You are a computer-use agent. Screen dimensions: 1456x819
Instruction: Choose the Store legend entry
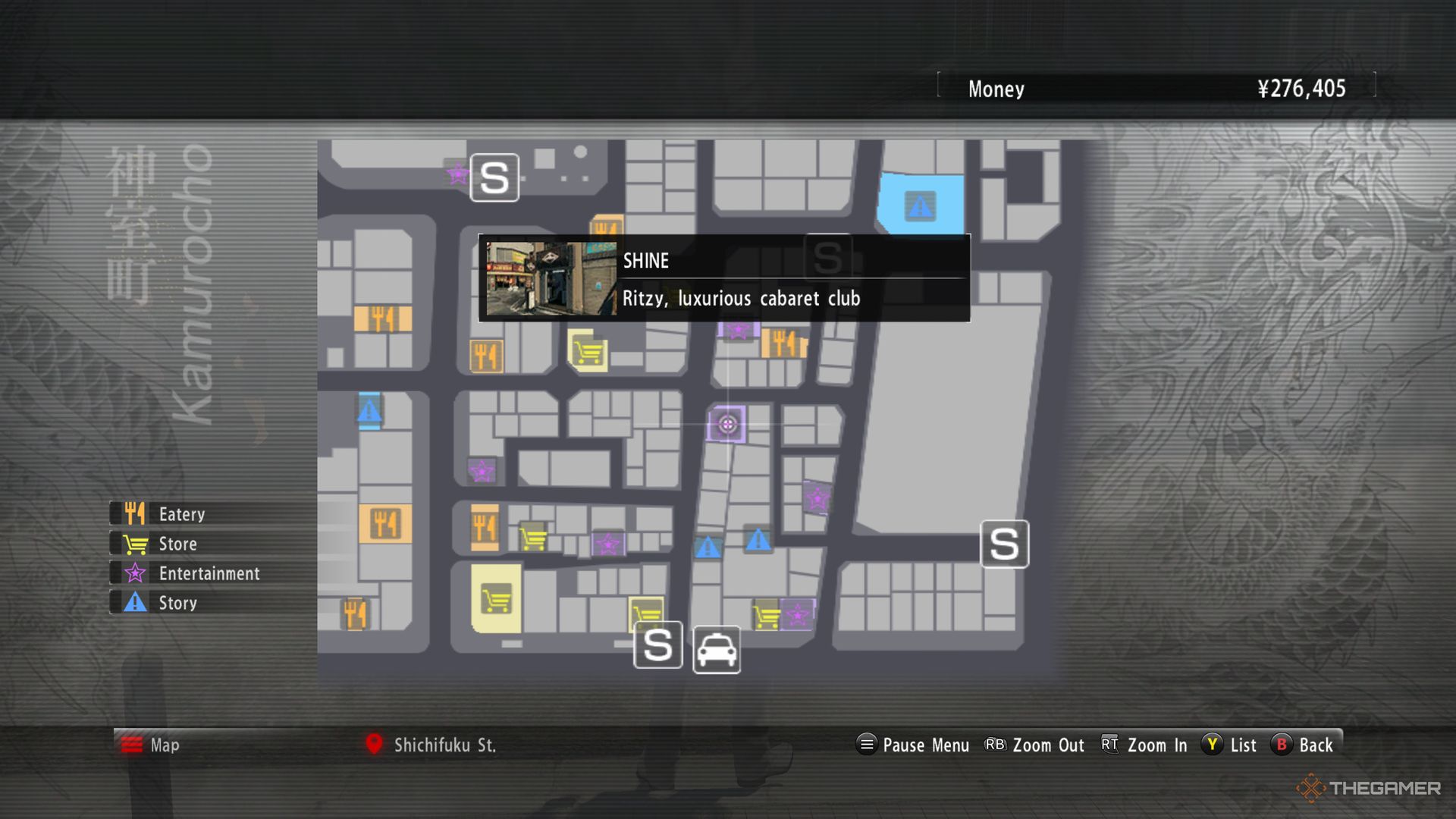pos(177,544)
